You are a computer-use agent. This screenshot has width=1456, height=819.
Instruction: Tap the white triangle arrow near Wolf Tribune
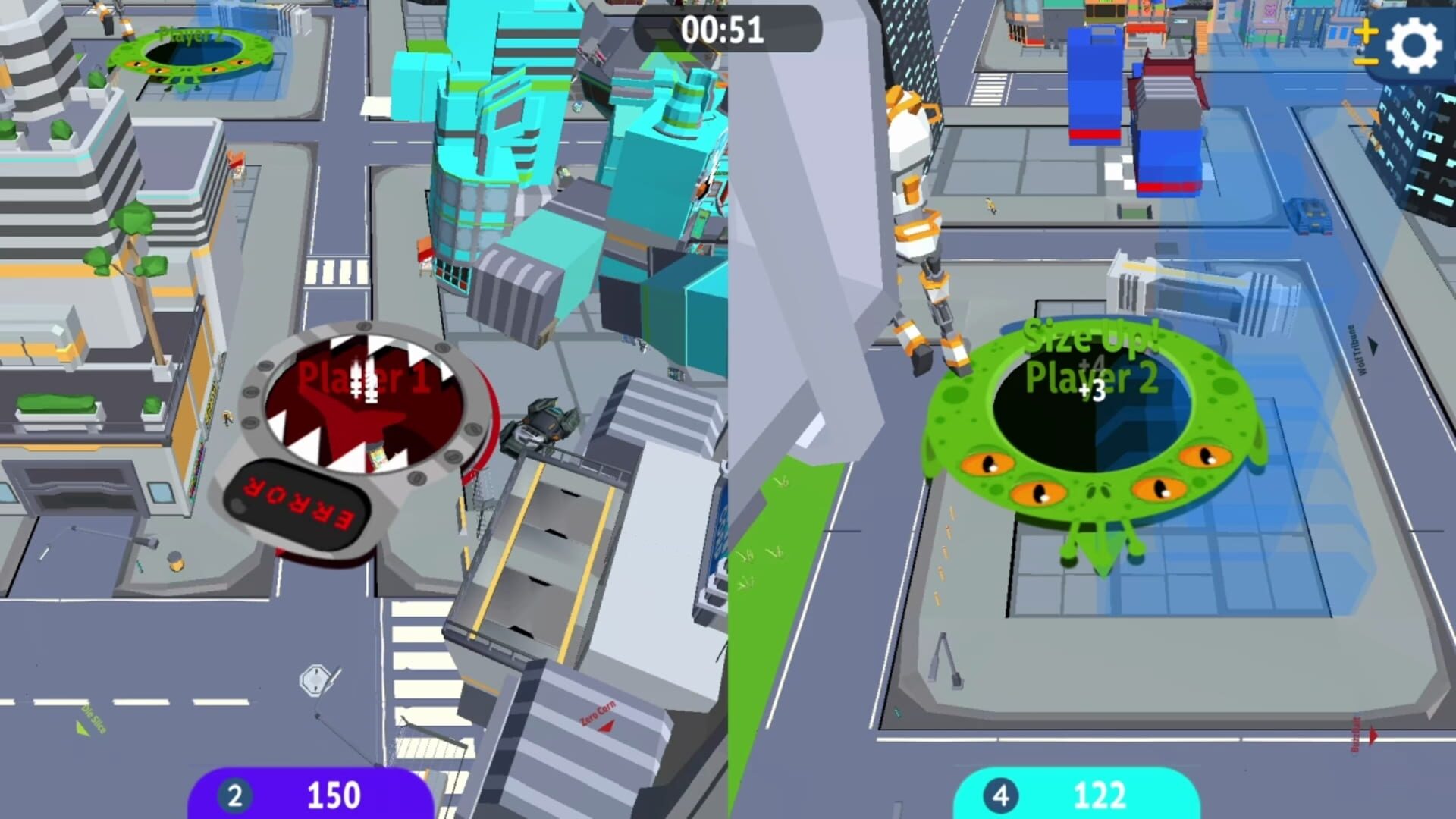(1373, 347)
